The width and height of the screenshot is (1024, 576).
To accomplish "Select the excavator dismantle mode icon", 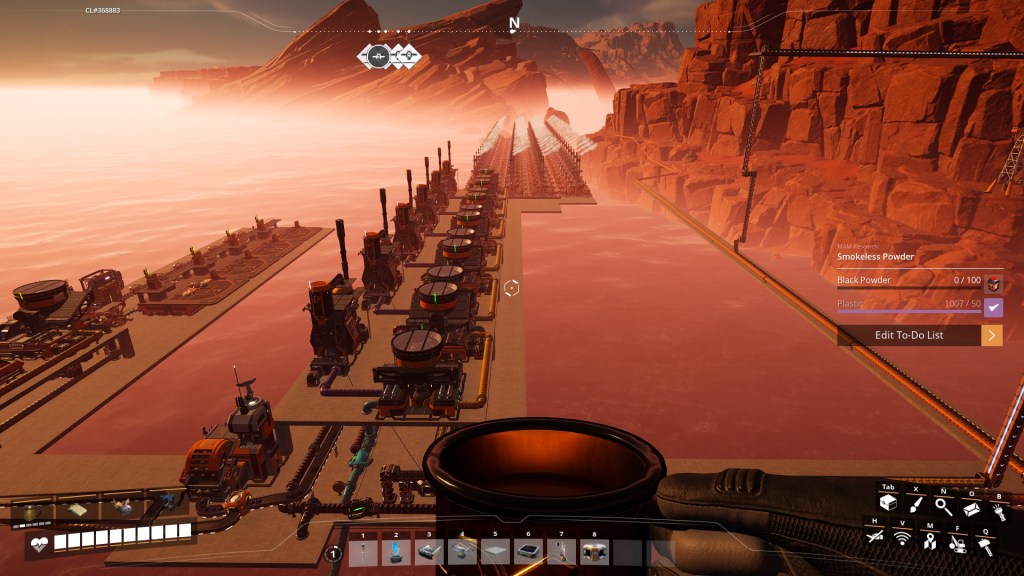I will click(x=957, y=543).
